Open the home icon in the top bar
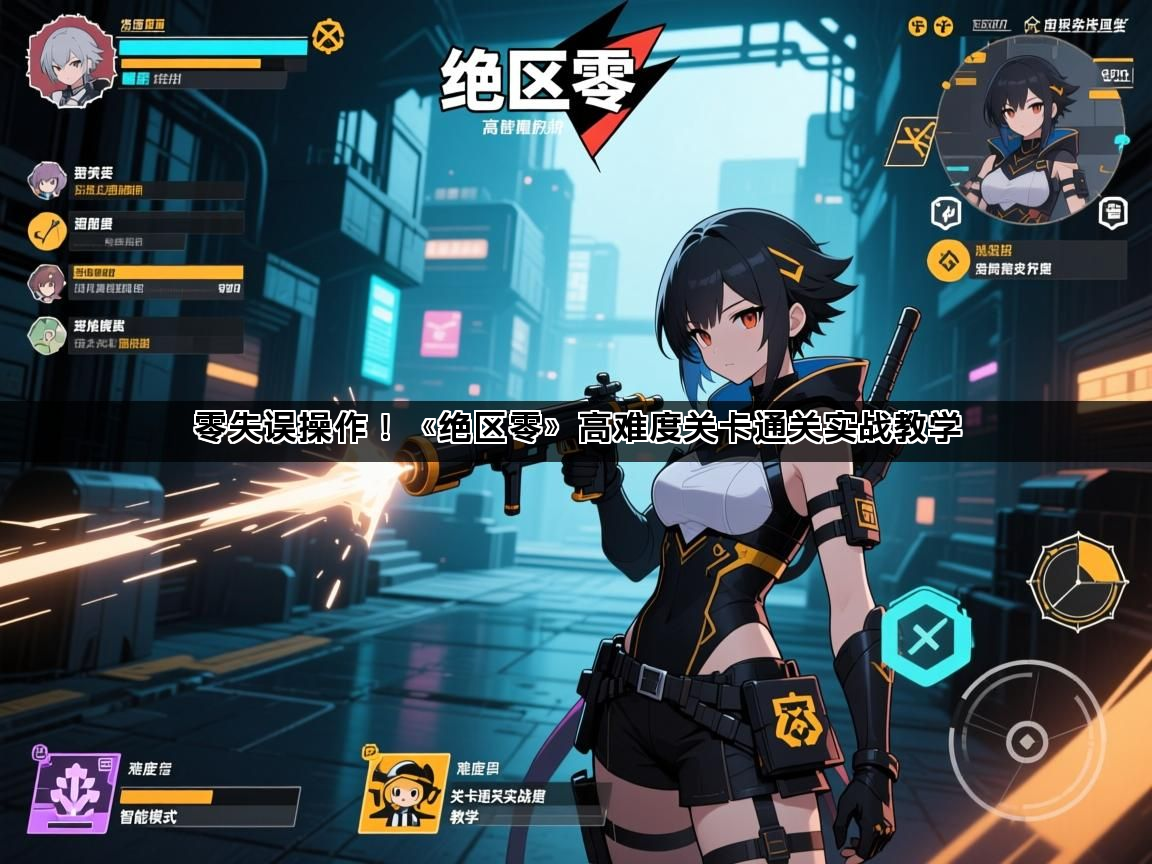 [x=1033, y=24]
